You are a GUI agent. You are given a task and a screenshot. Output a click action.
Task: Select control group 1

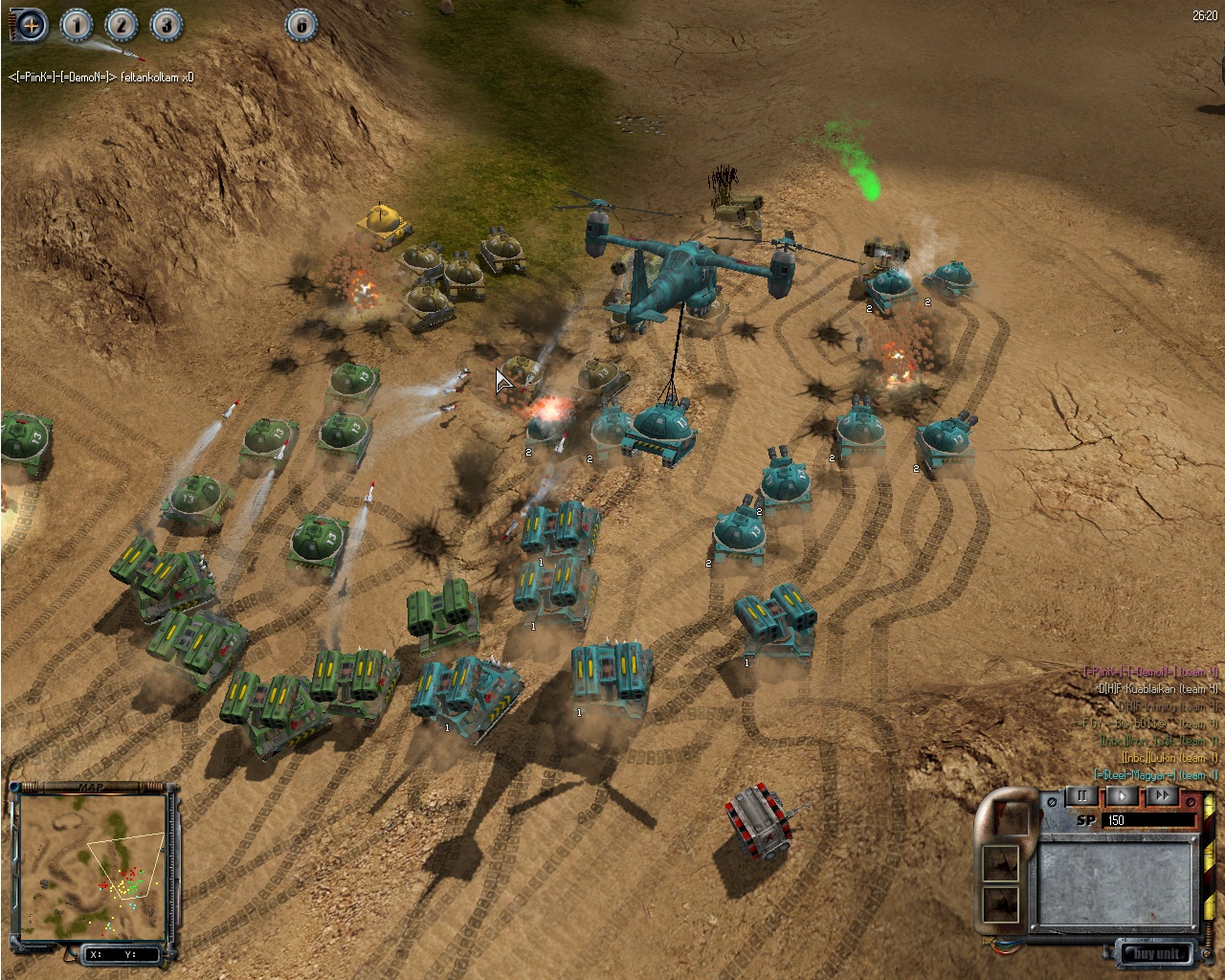click(x=77, y=25)
